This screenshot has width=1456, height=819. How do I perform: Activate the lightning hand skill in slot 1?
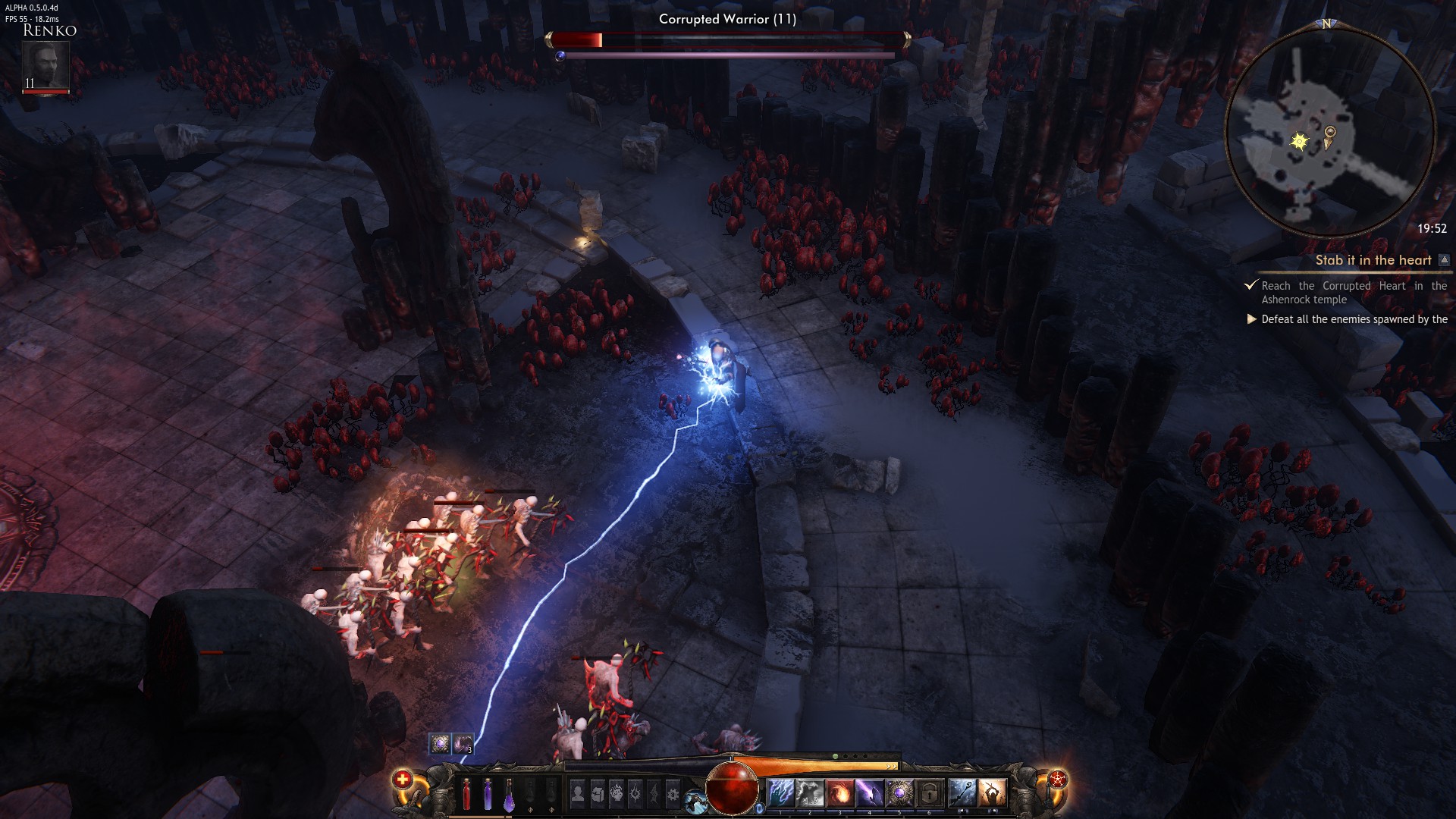(780, 793)
